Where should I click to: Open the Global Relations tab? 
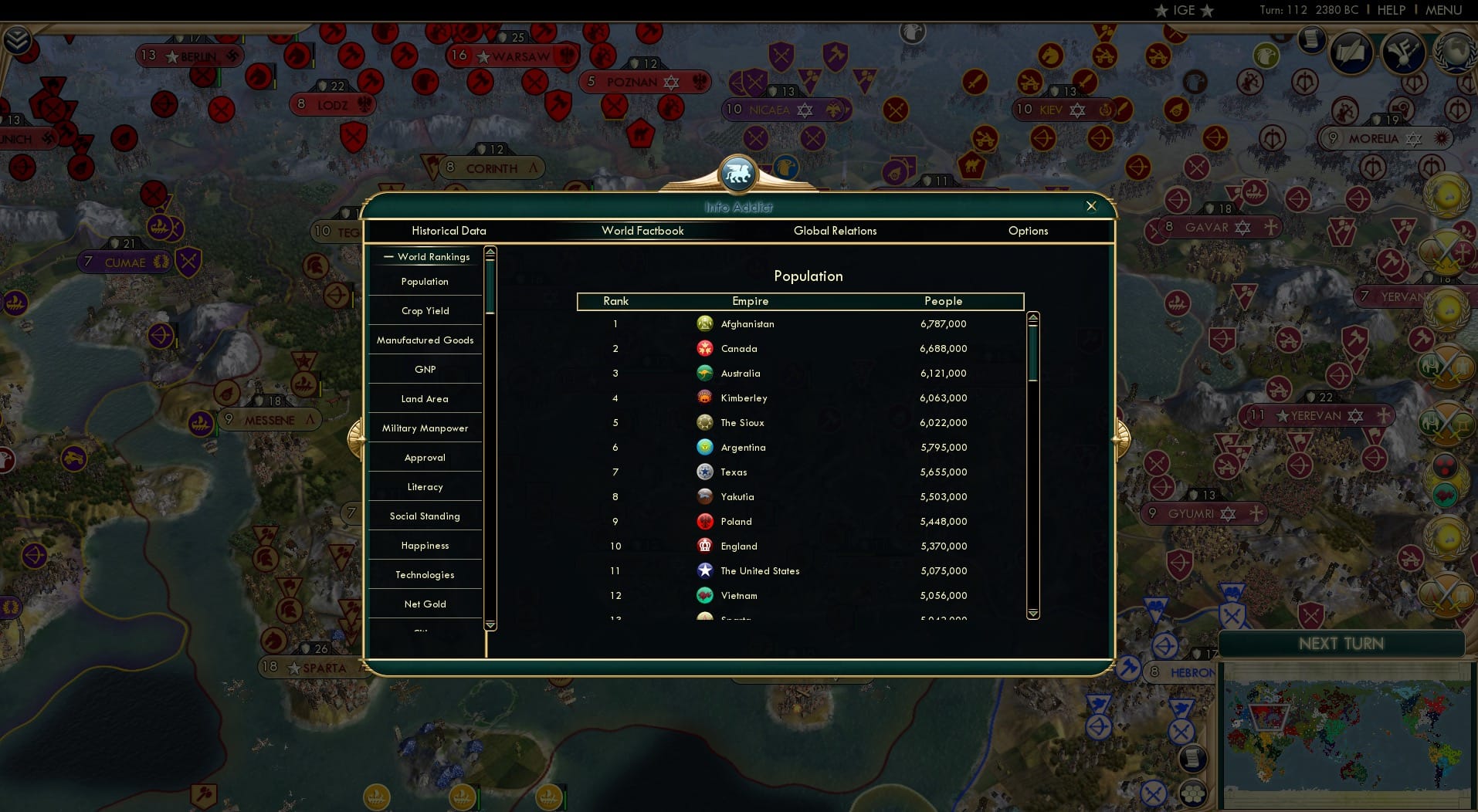pyautogui.click(x=834, y=231)
